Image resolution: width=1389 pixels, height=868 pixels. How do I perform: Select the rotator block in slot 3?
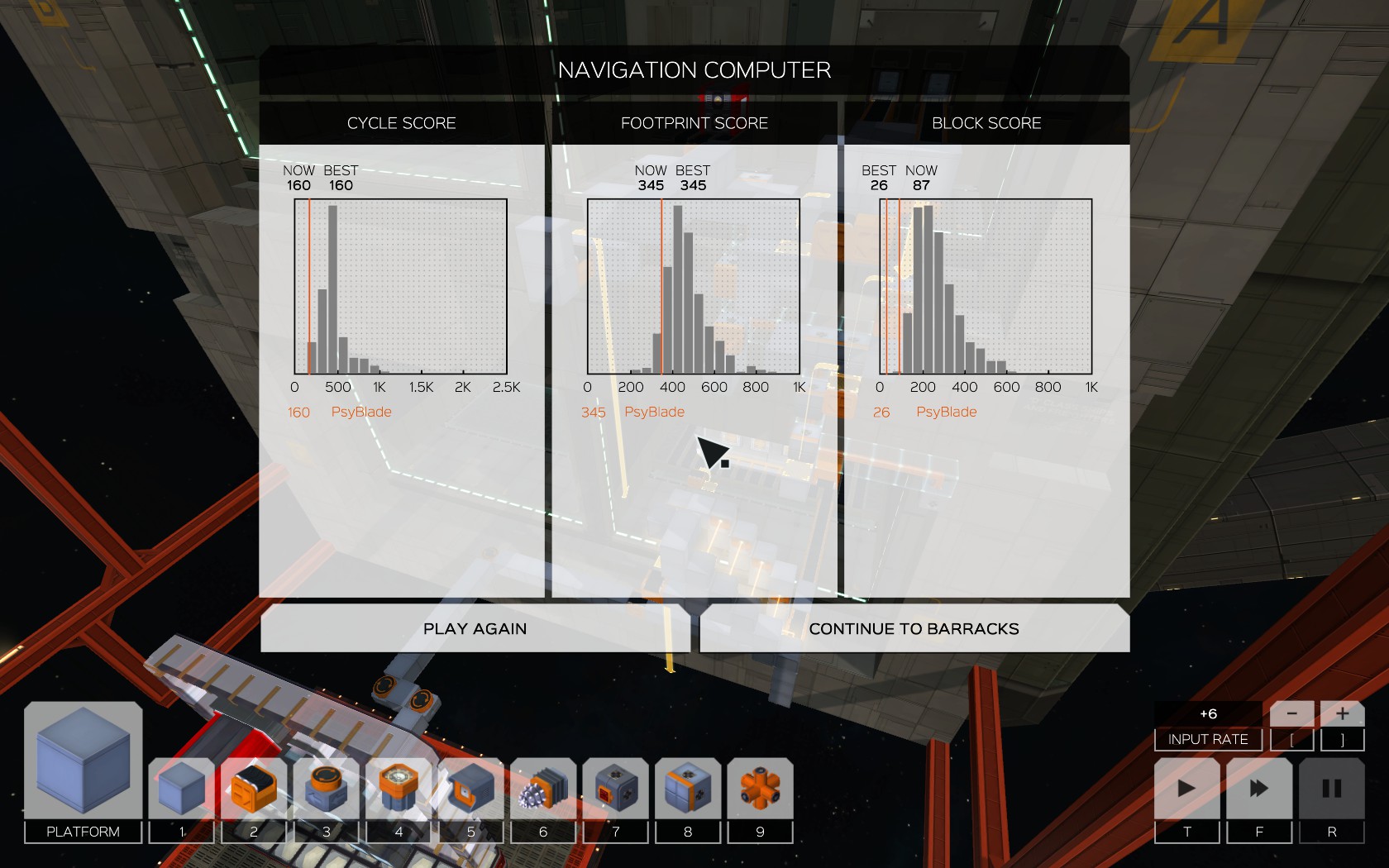(x=326, y=789)
